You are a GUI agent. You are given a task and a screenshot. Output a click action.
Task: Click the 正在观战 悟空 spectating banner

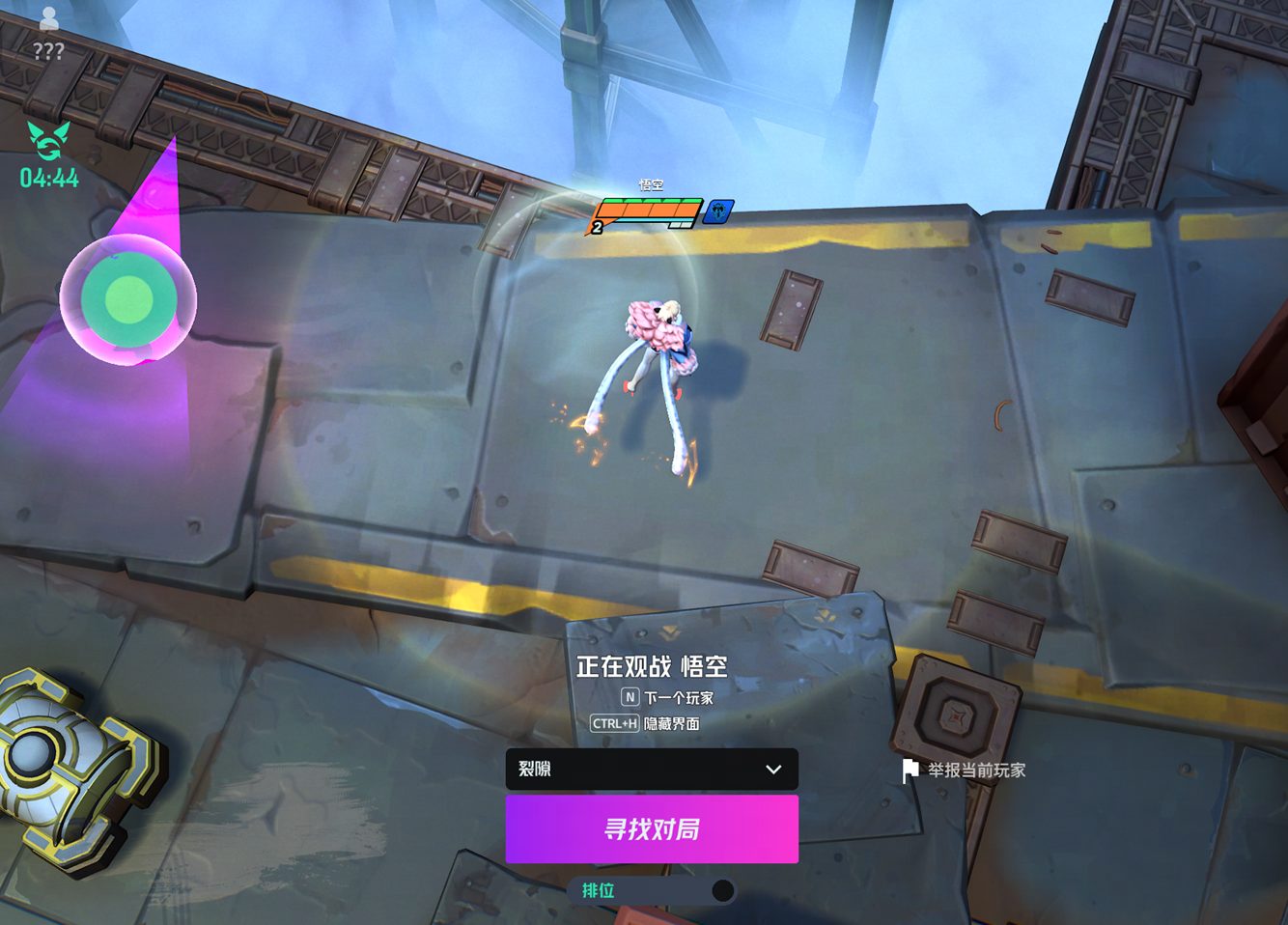coord(654,665)
